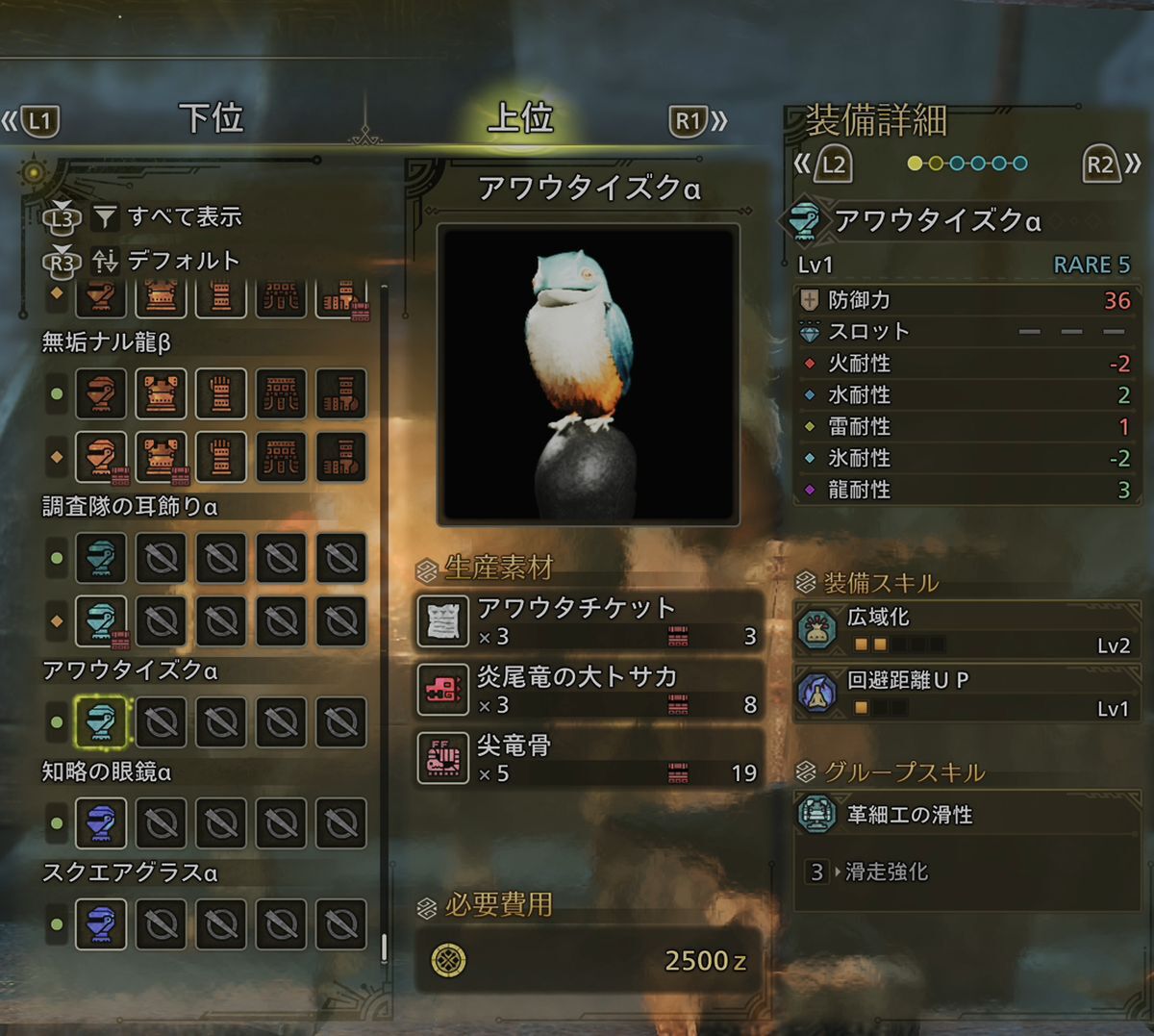Open the すべて表示 filter option
Screen dimensions: 1154x1036
click(x=184, y=217)
